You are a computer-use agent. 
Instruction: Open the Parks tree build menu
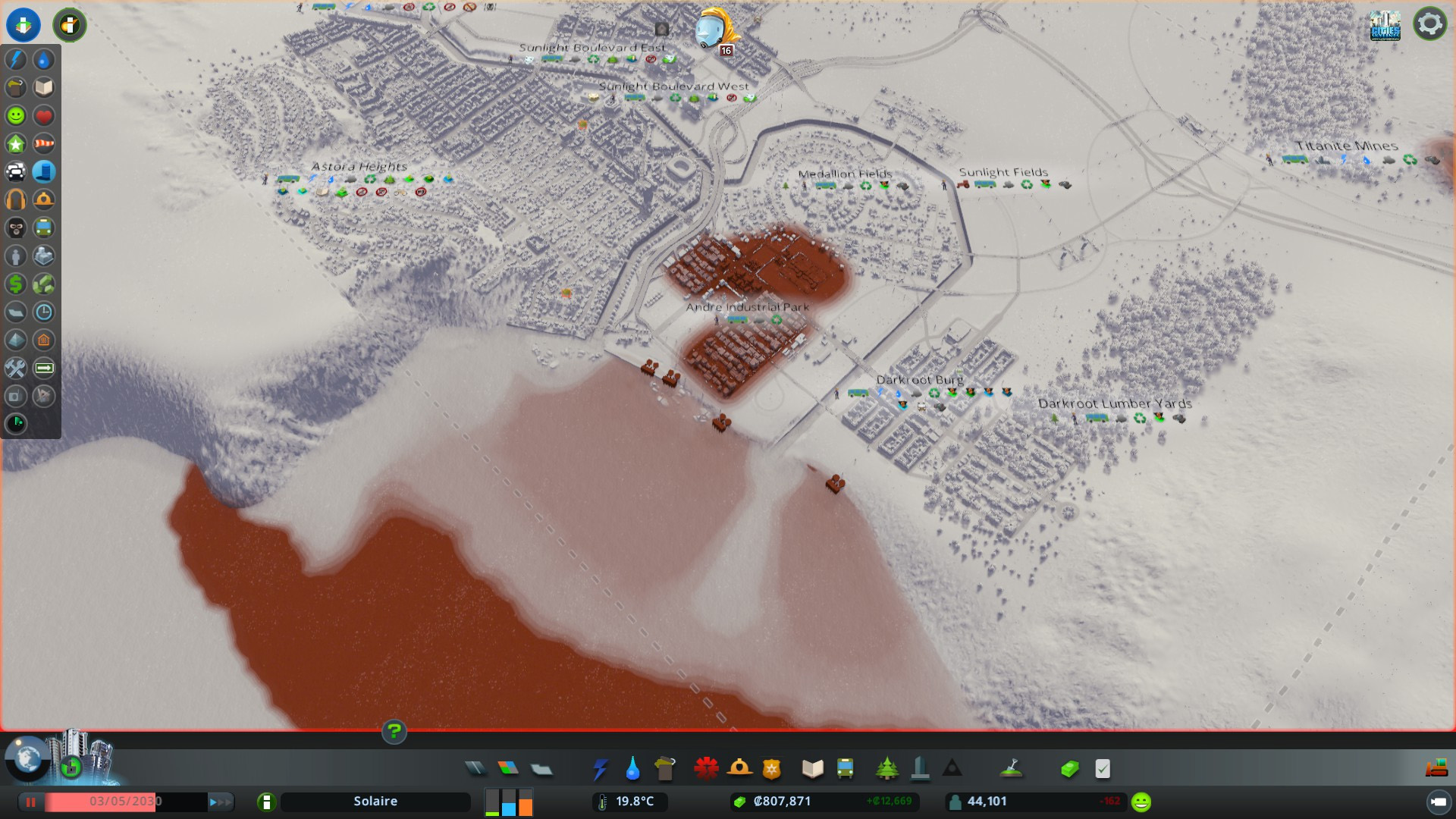(x=886, y=769)
